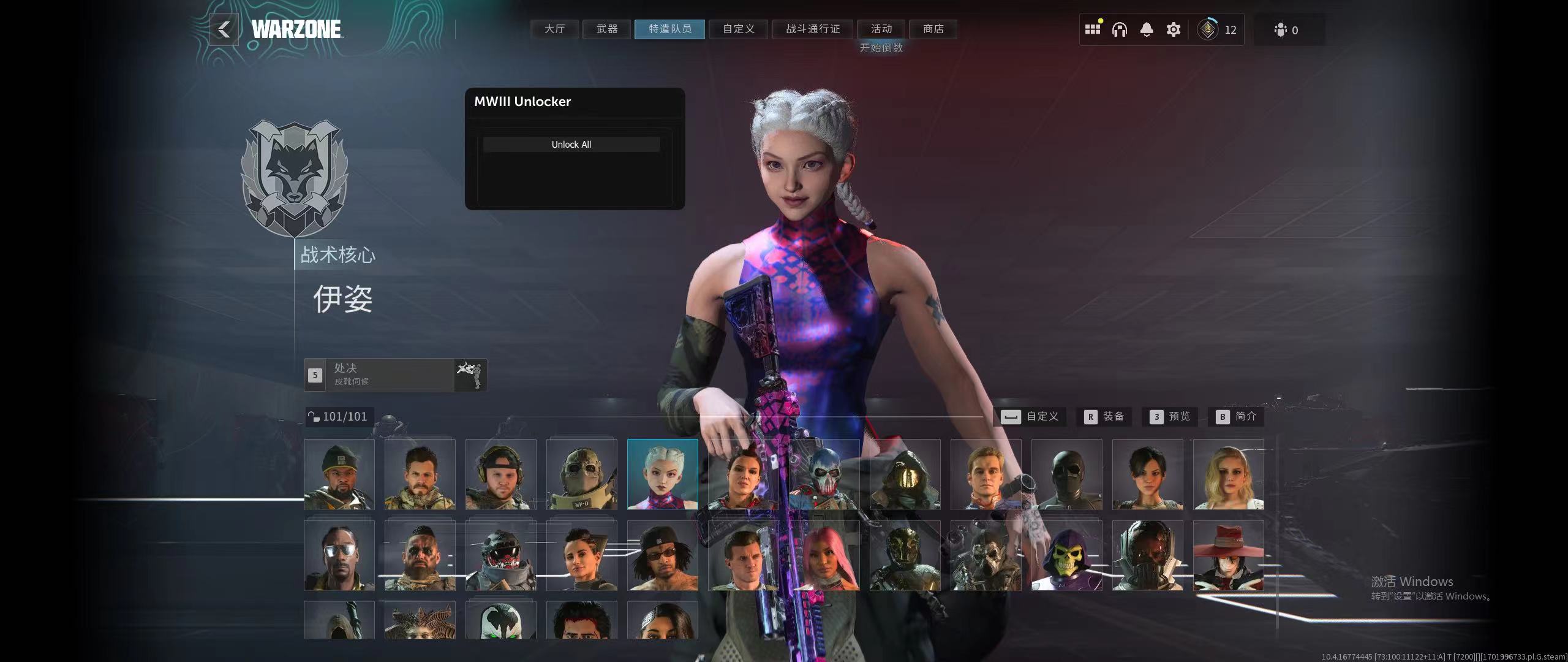
Task: Go to the 商店 tab
Action: pos(933,29)
